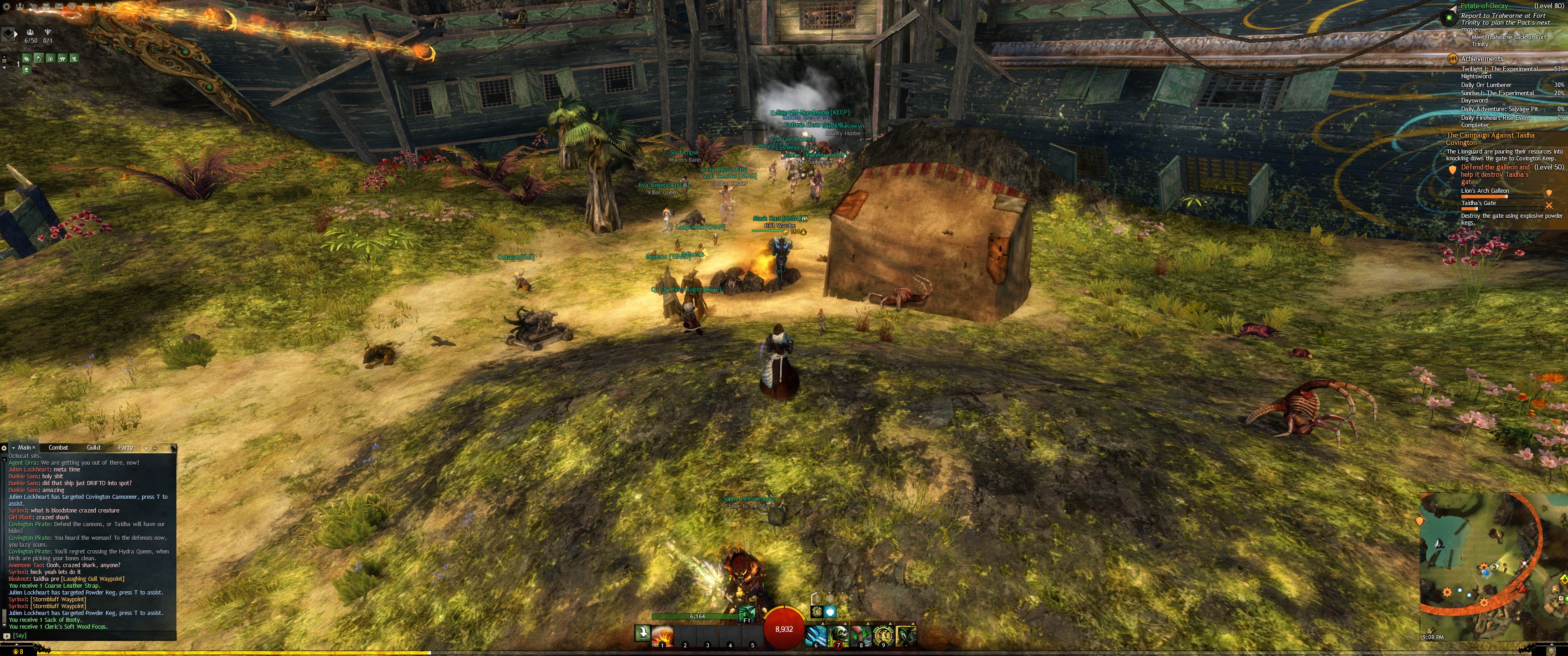Open the mail envelope icon
Image resolution: width=1568 pixels, height=656 pixels.
(x=59, y=6)
